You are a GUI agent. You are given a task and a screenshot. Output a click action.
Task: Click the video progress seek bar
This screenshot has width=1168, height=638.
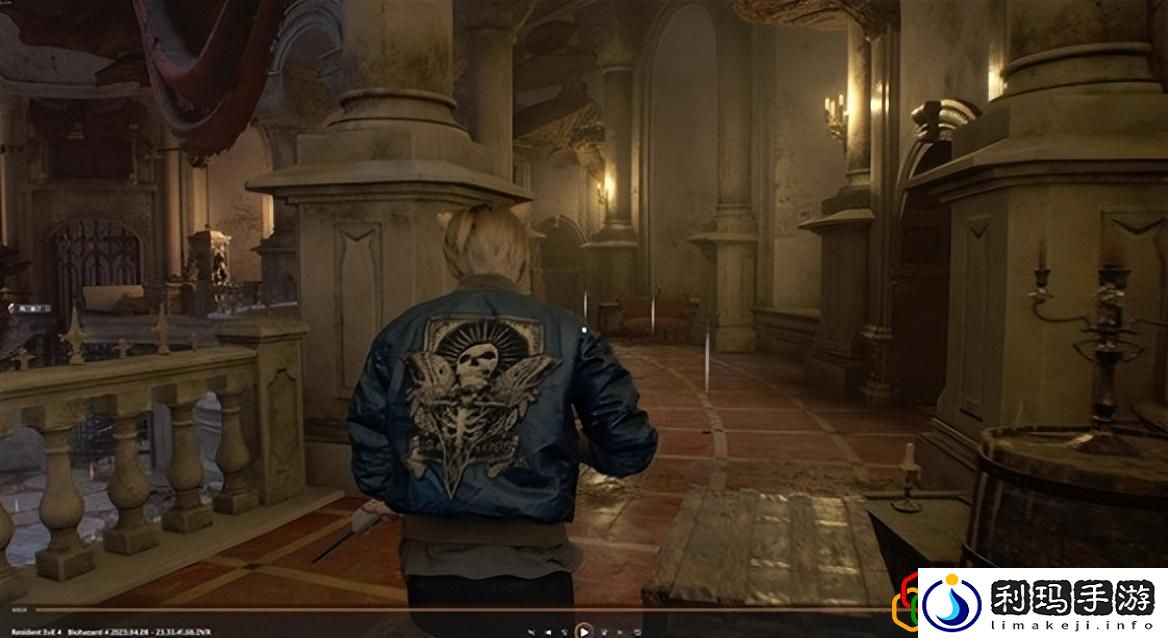(450, 609)
